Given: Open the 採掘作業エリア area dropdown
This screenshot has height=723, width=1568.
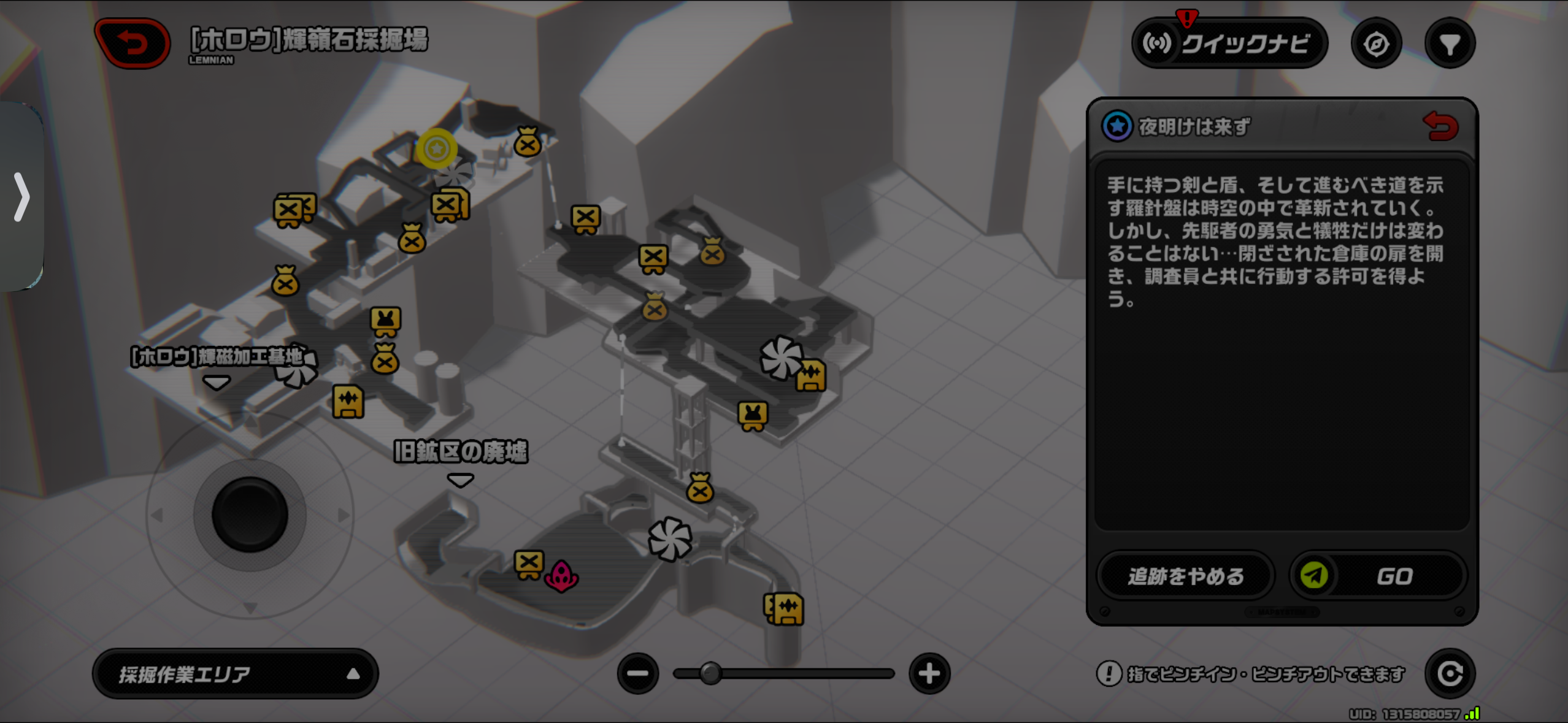Looking at the screenshot, I should [x=236, y=674].
